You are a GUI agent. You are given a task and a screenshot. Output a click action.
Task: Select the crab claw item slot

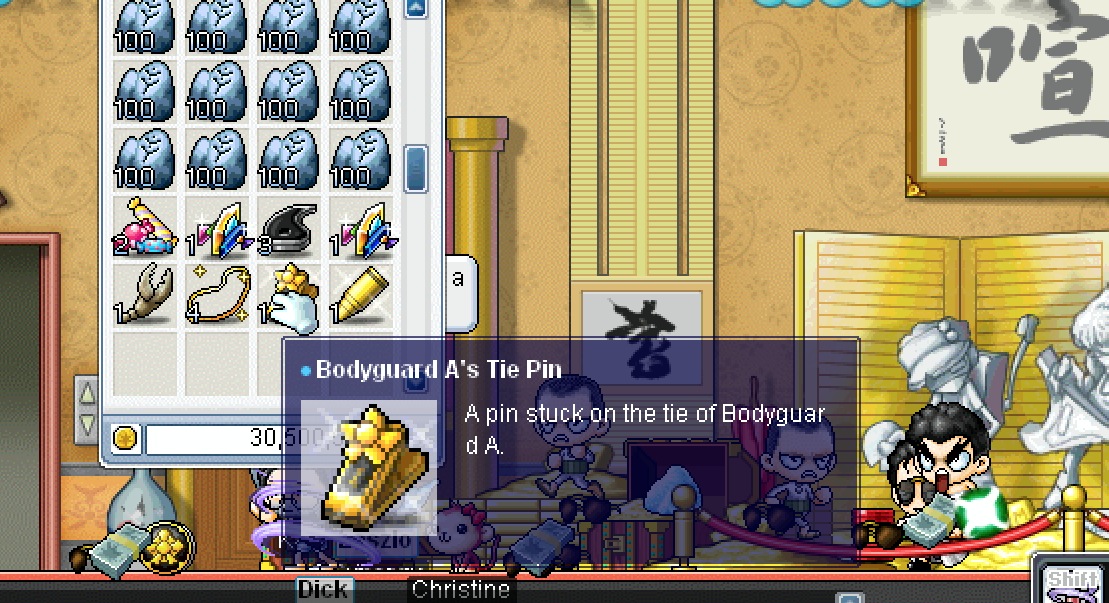point(144,295)
